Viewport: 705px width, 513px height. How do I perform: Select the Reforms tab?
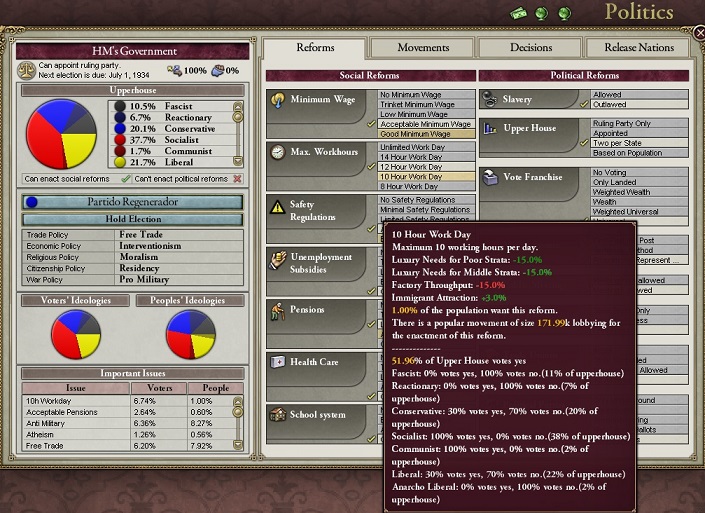(x=315, y=47)
